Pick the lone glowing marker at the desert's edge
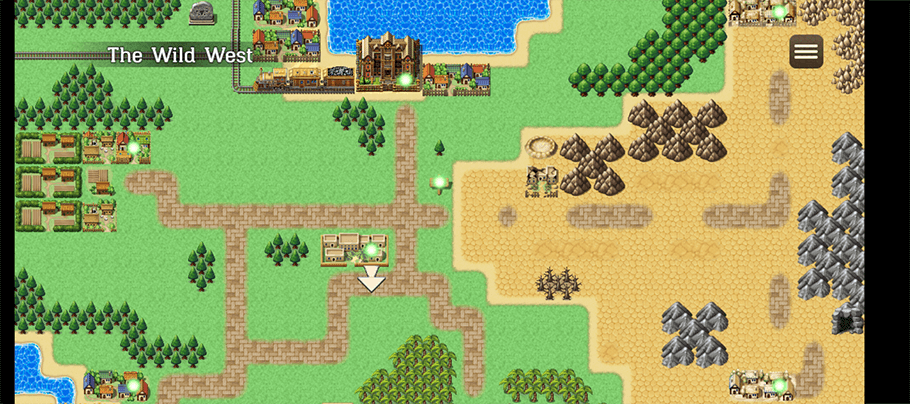The height and width of the screenshot is (404, 910). coord(439,182)
